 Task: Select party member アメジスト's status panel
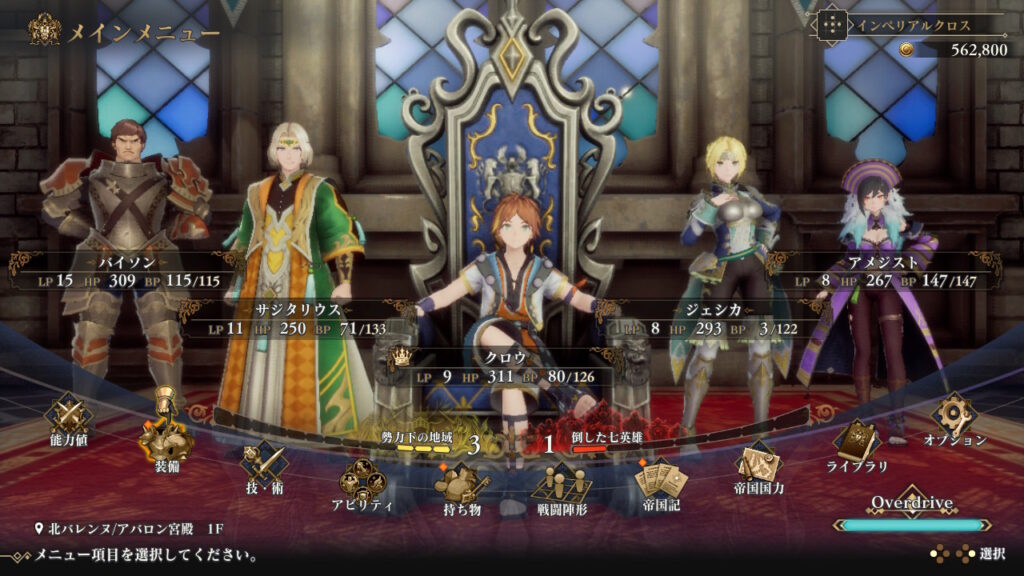point(883,272)
